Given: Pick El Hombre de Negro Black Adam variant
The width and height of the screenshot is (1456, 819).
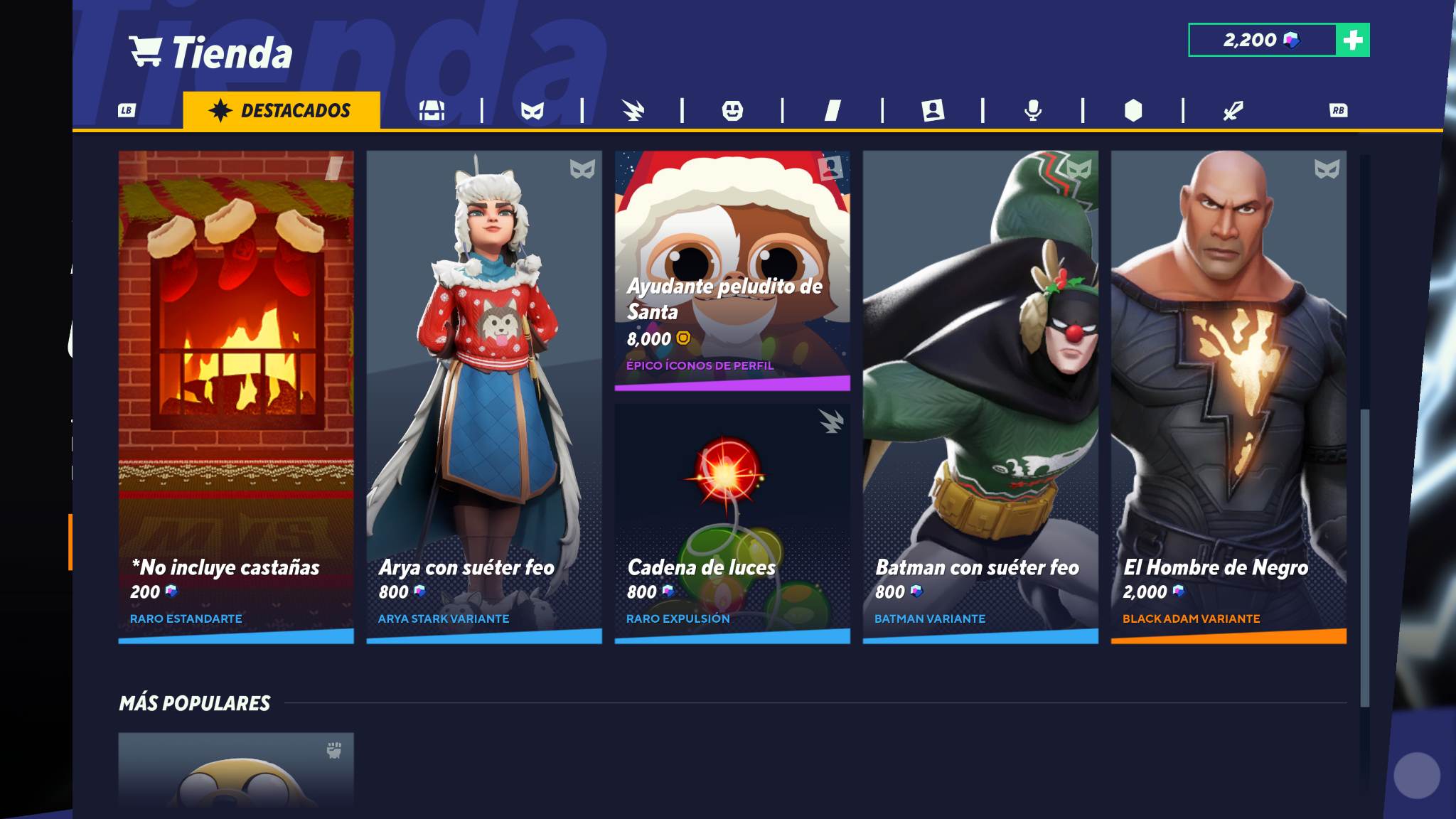Looking at the screenshot, I should [1228, 397].
